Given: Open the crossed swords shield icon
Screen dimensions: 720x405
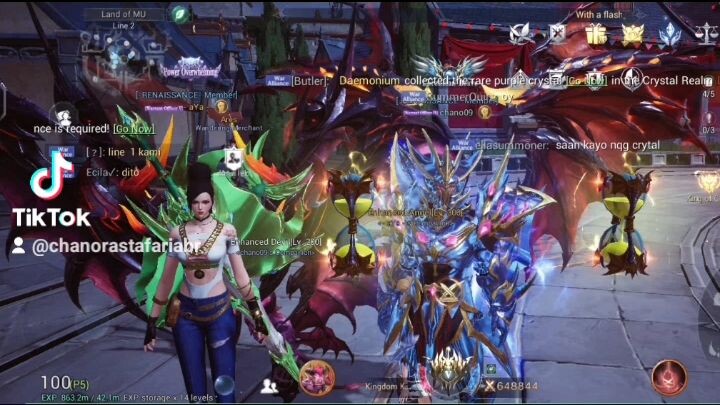Looking at the screenshot, I should click(557, 34).
